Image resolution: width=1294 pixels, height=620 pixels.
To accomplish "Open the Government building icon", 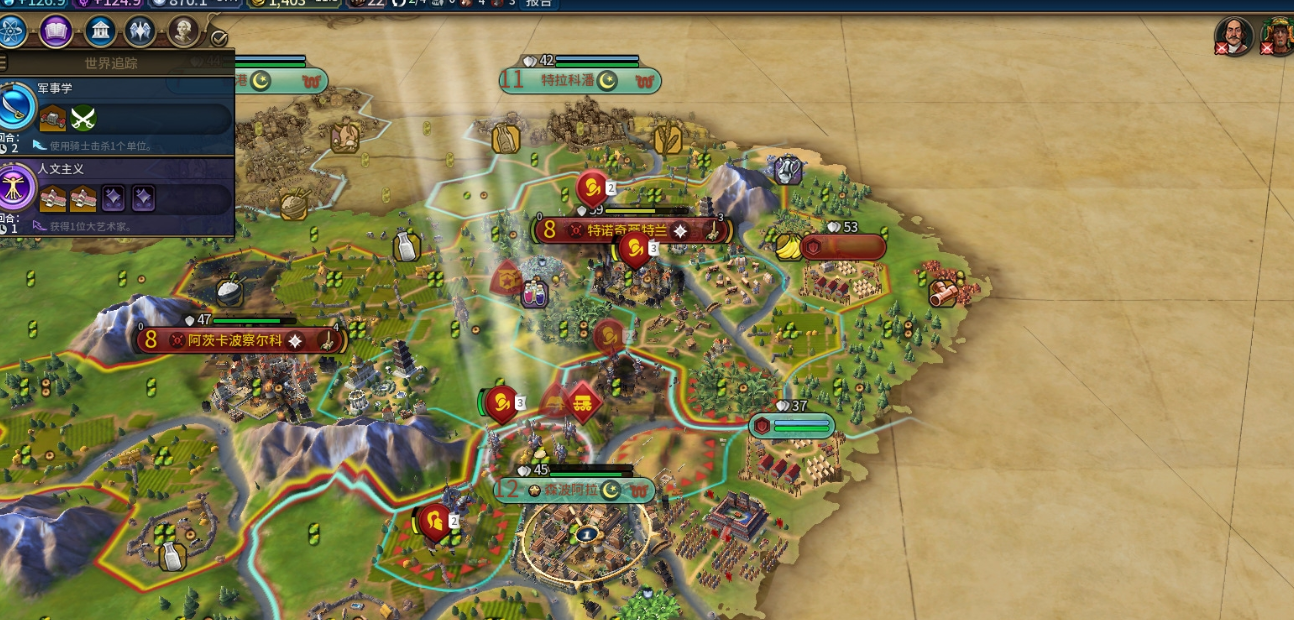I will [100, 32].
